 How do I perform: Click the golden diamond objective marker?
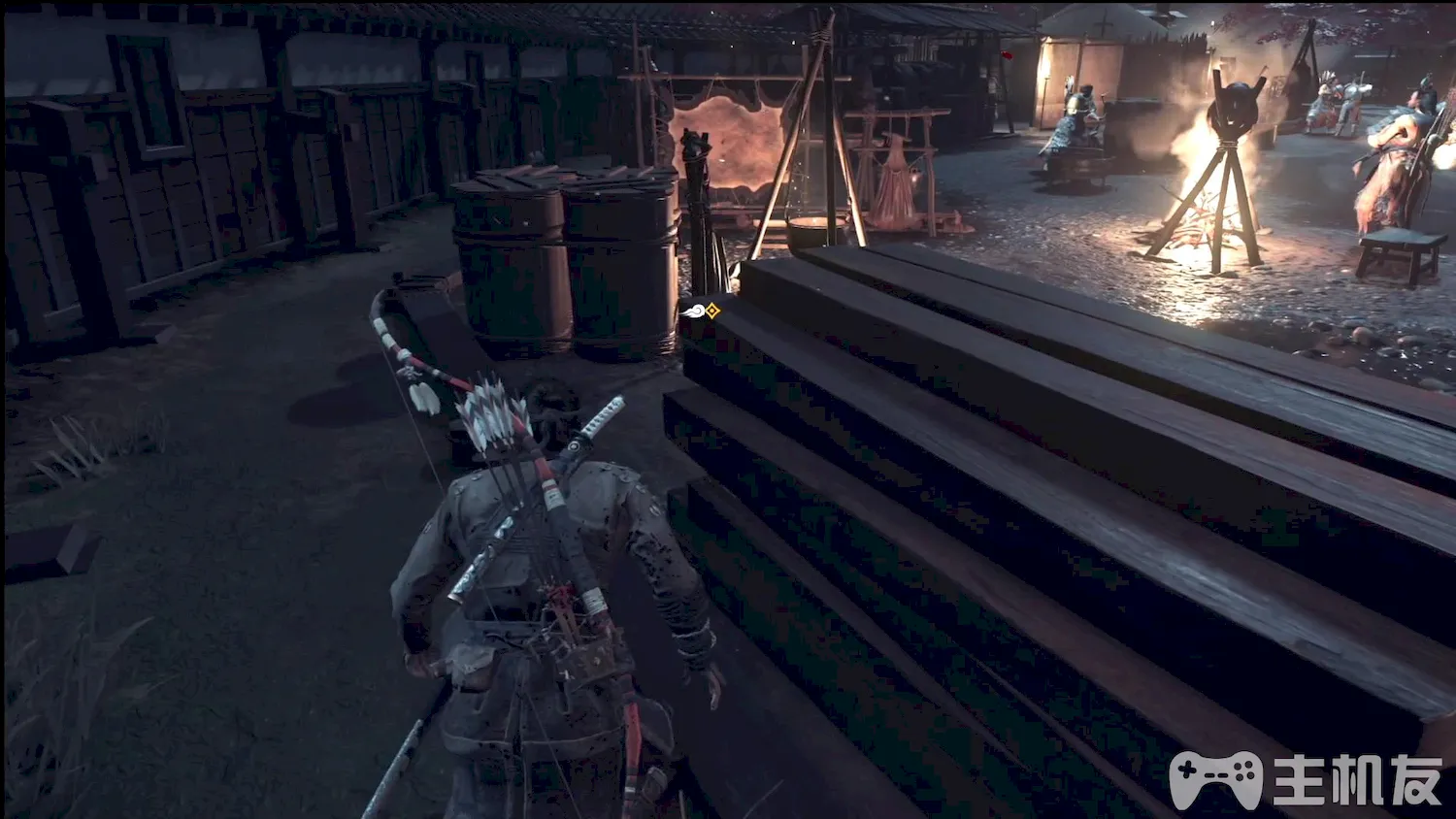tap(712, 311)
